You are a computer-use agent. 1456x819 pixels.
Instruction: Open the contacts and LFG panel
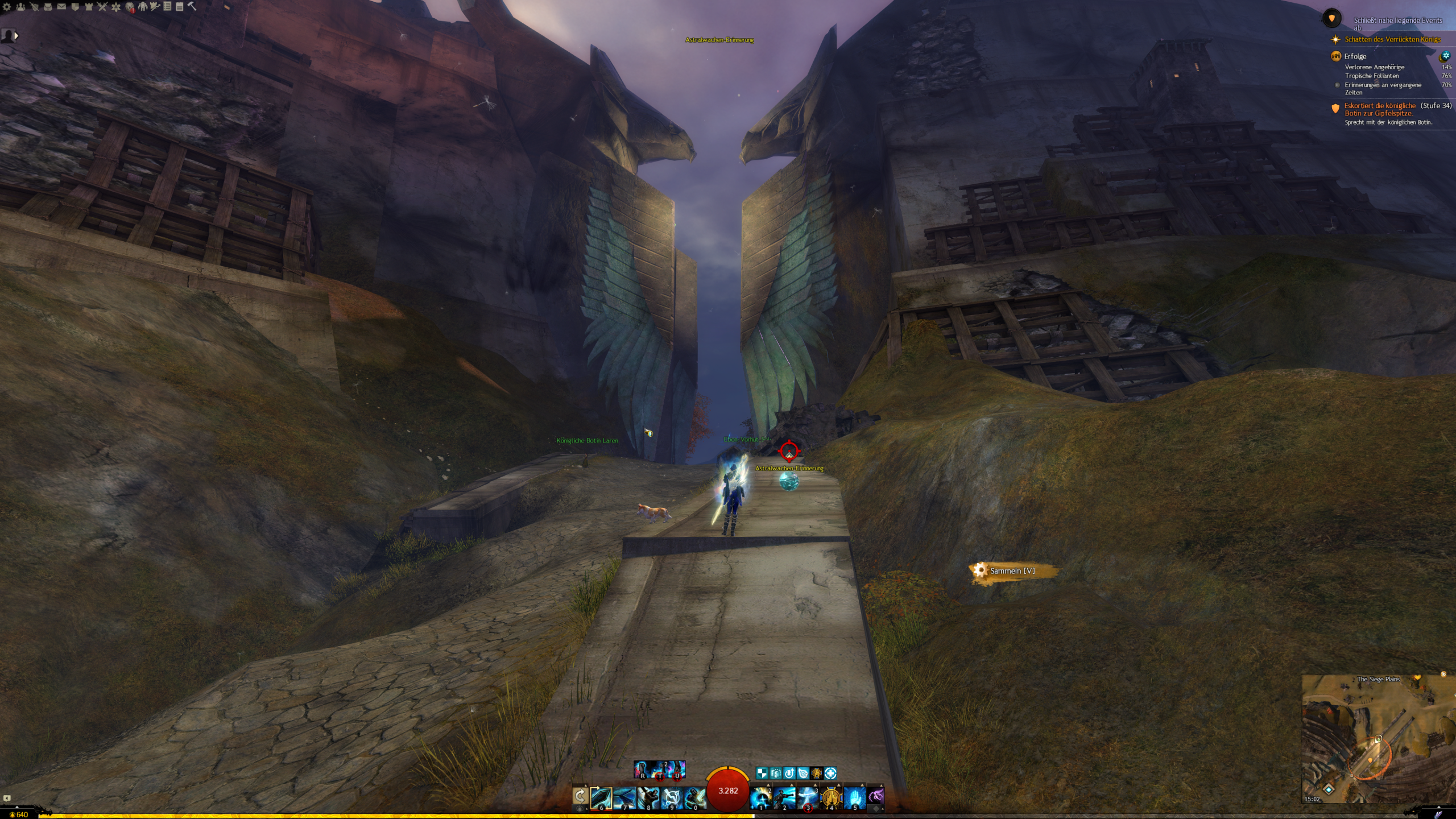click(20, 7)
